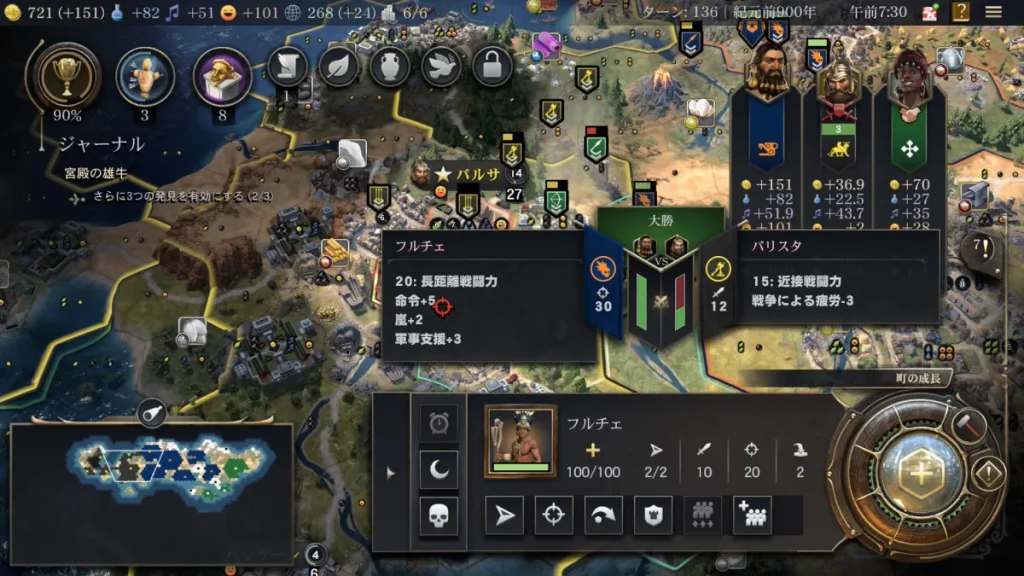The height and width of the screenshot is (576, 1024).
Task: Click the next turn golden globe button
Action: point(917,475)
